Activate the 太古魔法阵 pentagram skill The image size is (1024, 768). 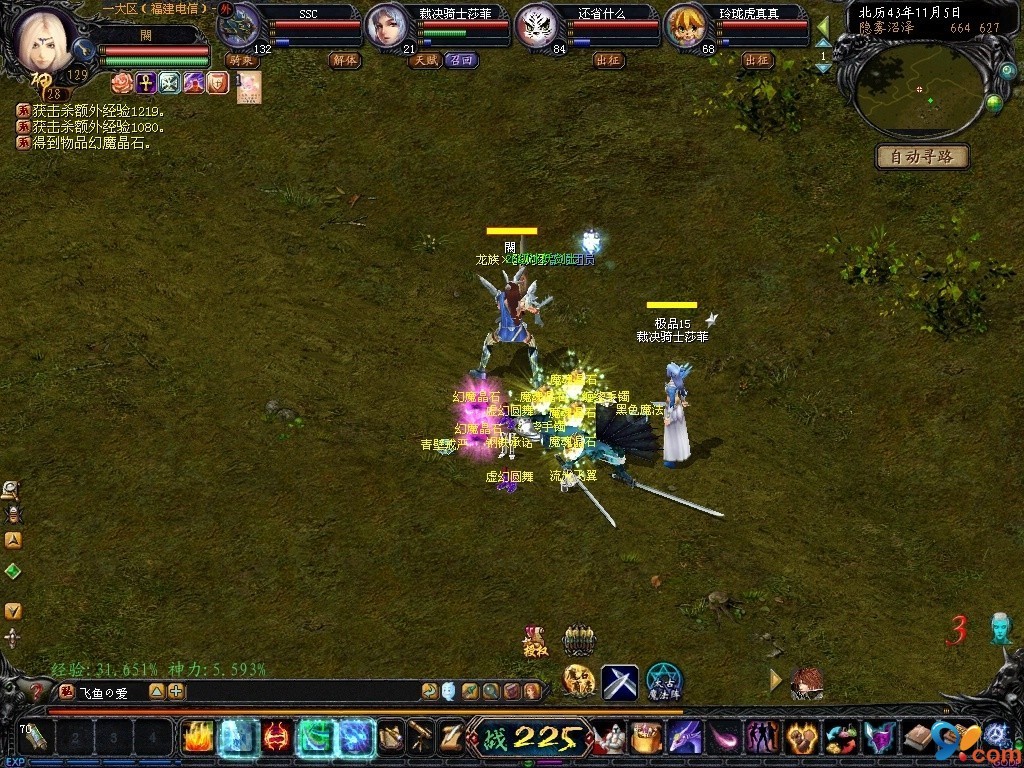[x=663, y=682]
